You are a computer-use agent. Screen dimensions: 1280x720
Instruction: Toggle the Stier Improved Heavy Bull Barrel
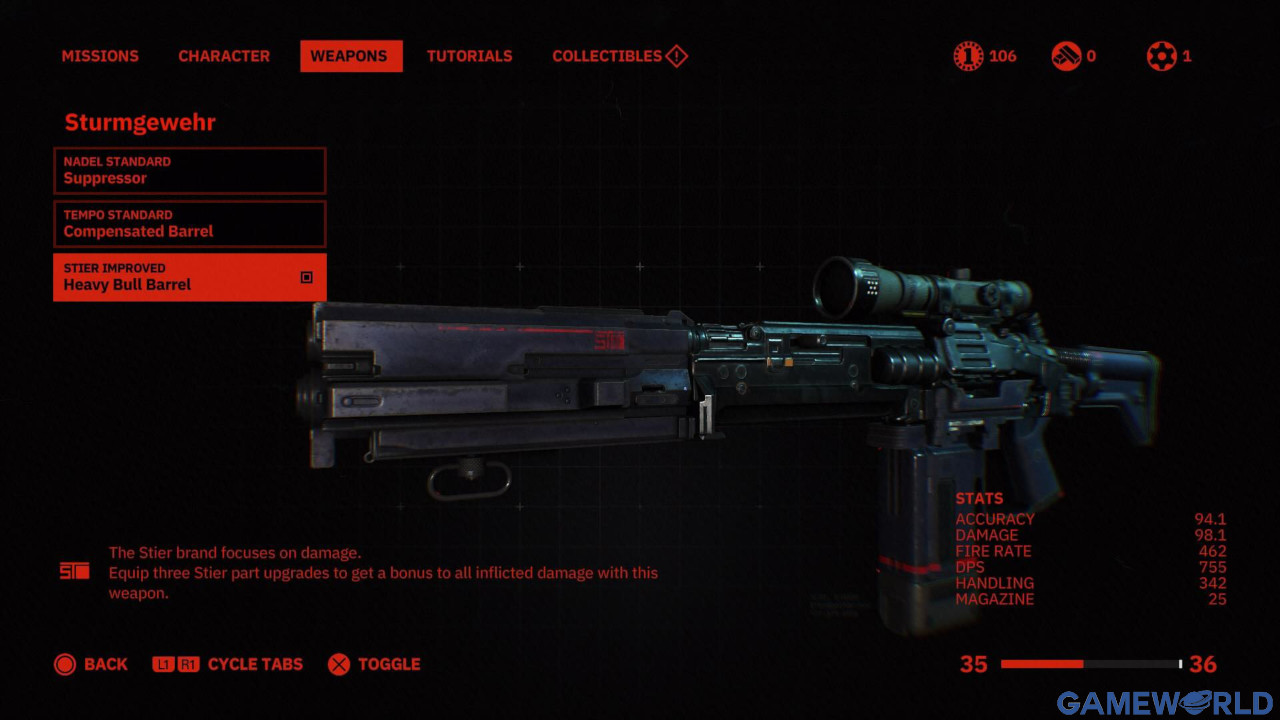pyautogui.click(x=189, y=277)
